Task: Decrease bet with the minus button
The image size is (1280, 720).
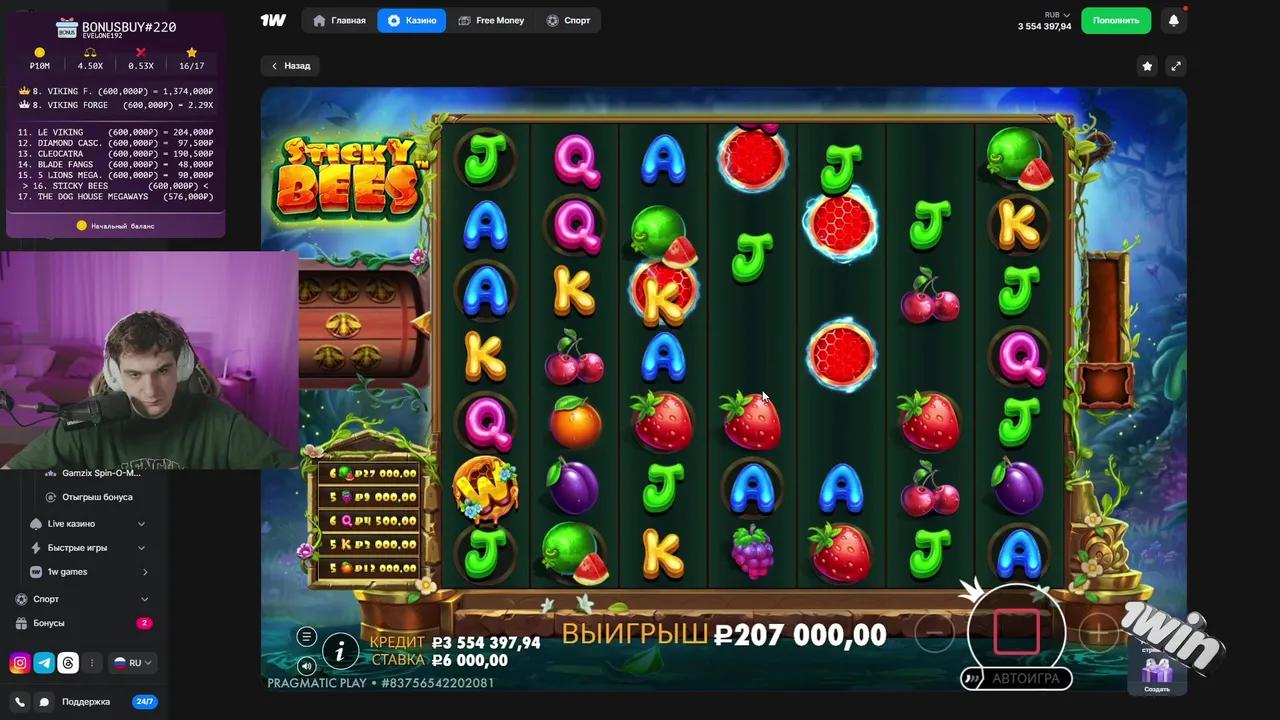Action: [x=935, y=631]
